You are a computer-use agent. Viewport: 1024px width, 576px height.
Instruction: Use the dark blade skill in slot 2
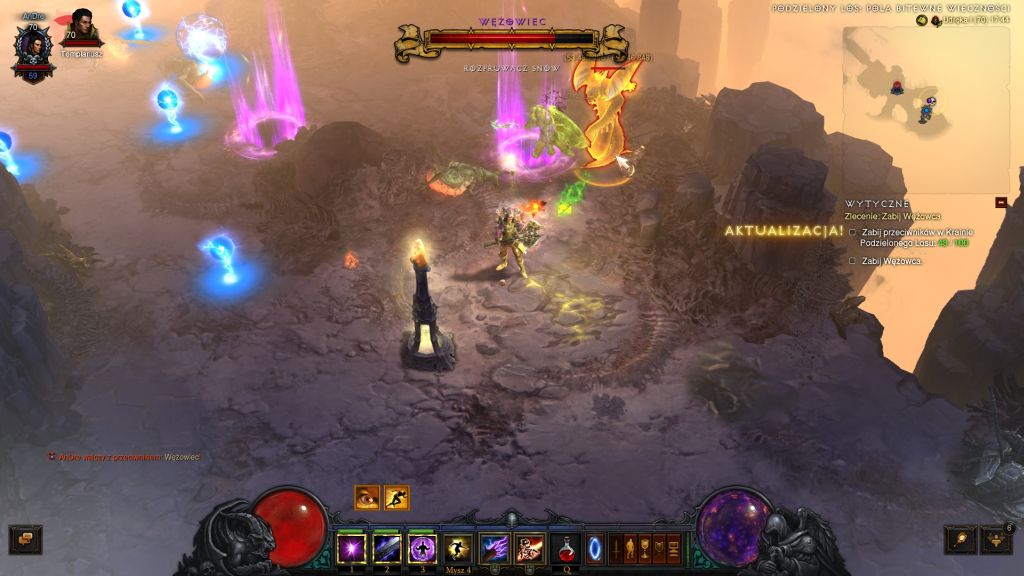(387, 548)
